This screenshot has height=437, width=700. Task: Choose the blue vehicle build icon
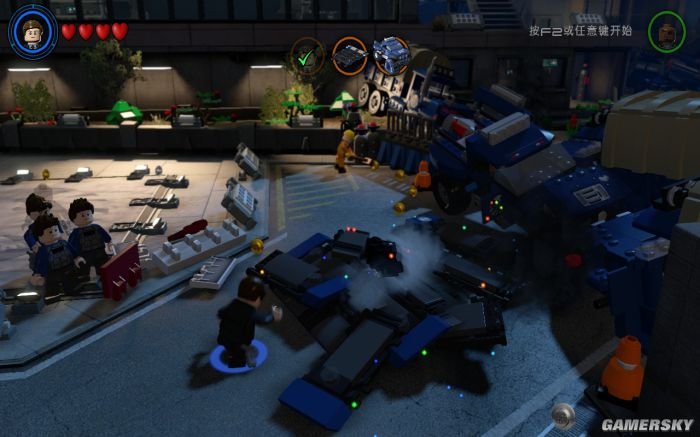[x=390, y=56]
